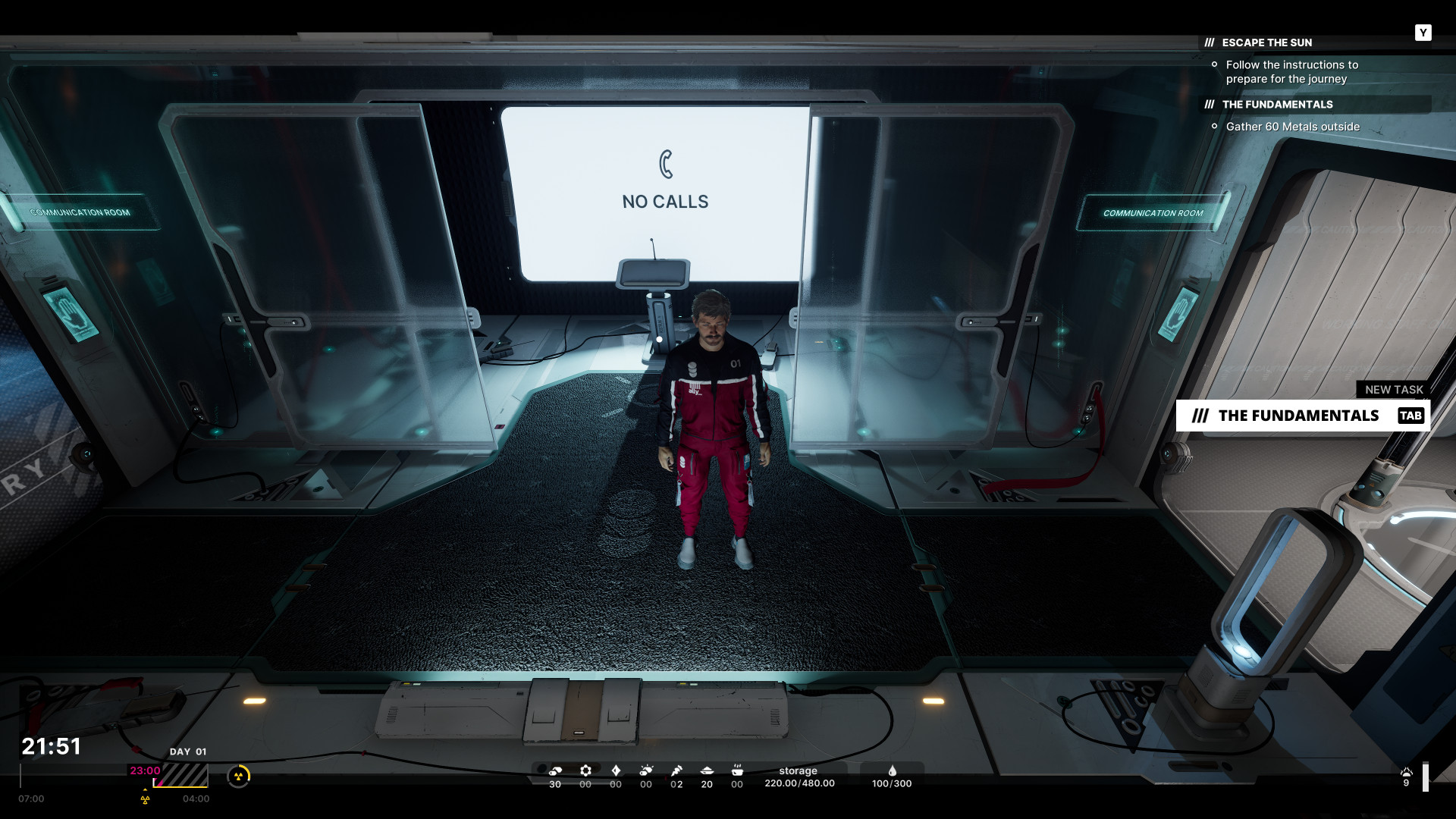
Task: Click the metals resource icon
Action: coord(555,770)
